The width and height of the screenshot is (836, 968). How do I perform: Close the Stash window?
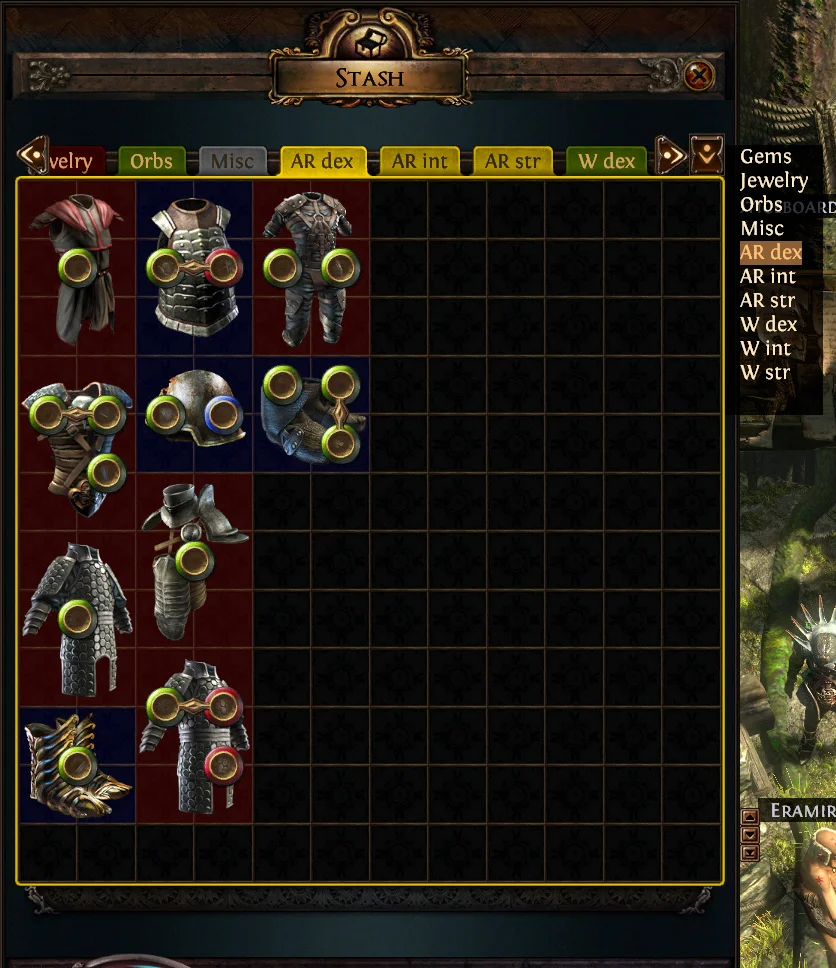[699, 75]
